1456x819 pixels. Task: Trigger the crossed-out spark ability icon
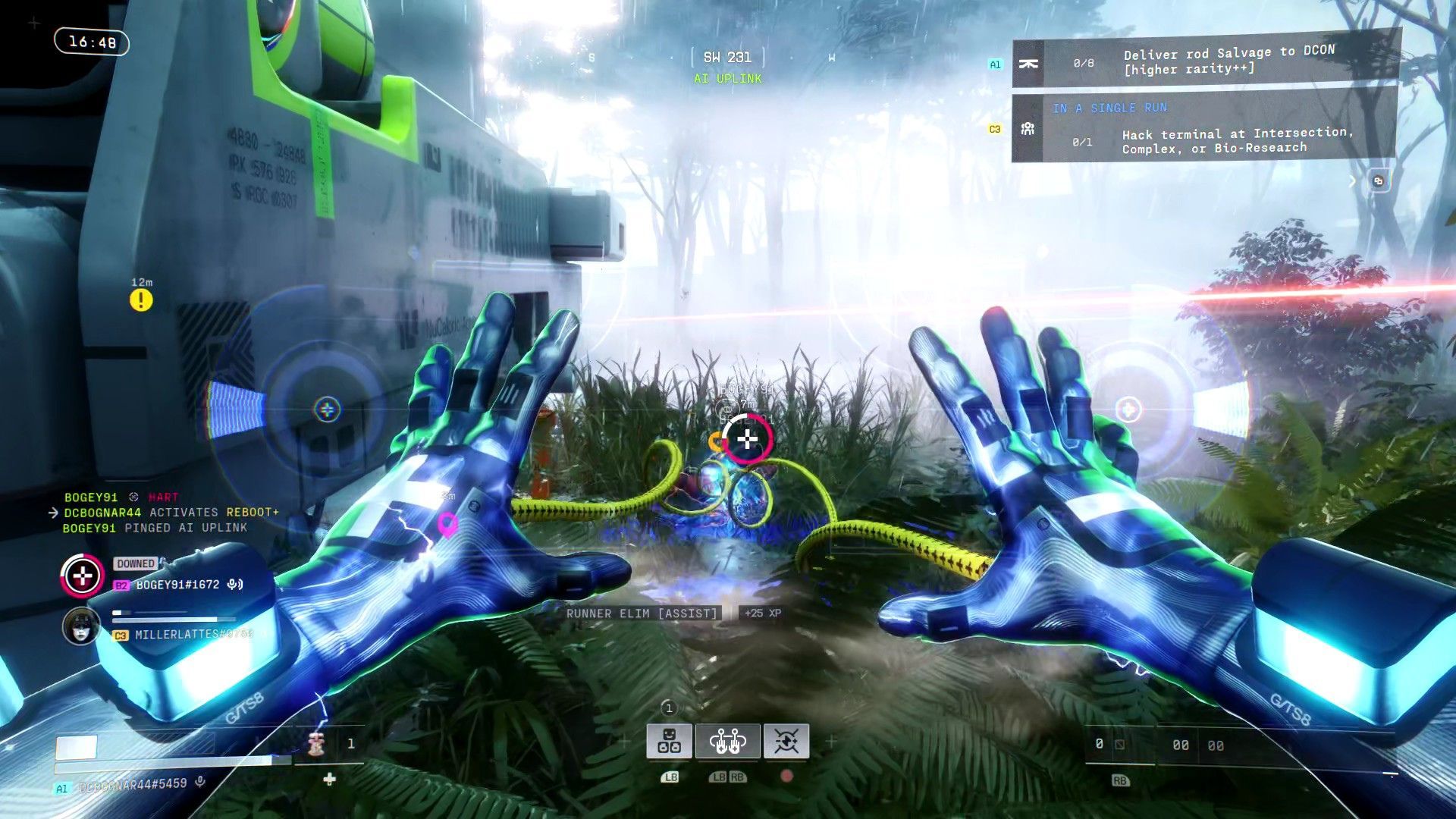click(x=786, y=741)
